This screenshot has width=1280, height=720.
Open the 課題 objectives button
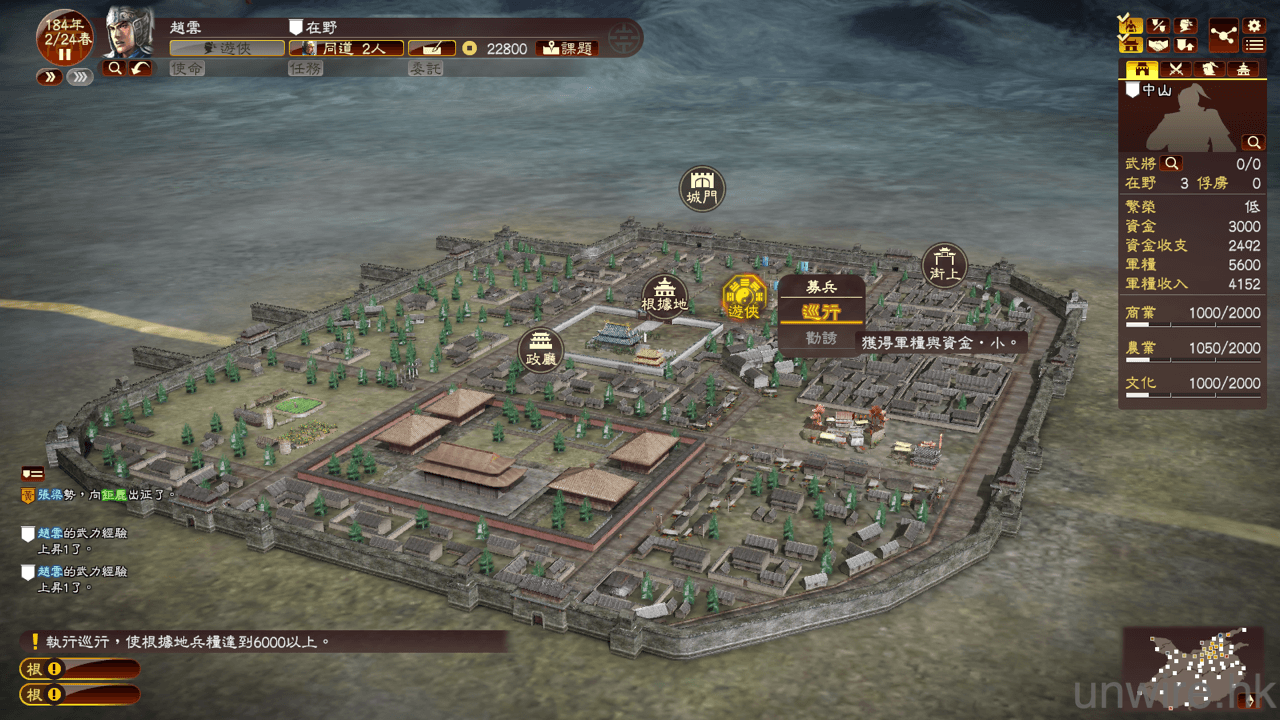567,48
